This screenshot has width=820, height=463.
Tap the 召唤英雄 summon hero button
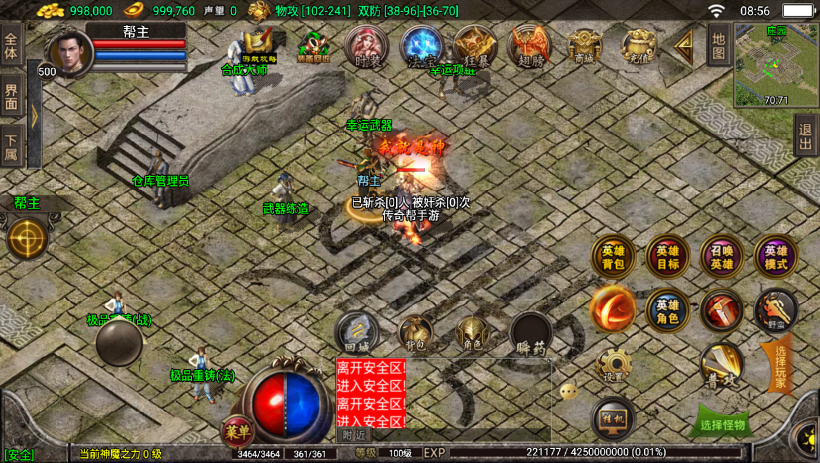coord(721,257)
